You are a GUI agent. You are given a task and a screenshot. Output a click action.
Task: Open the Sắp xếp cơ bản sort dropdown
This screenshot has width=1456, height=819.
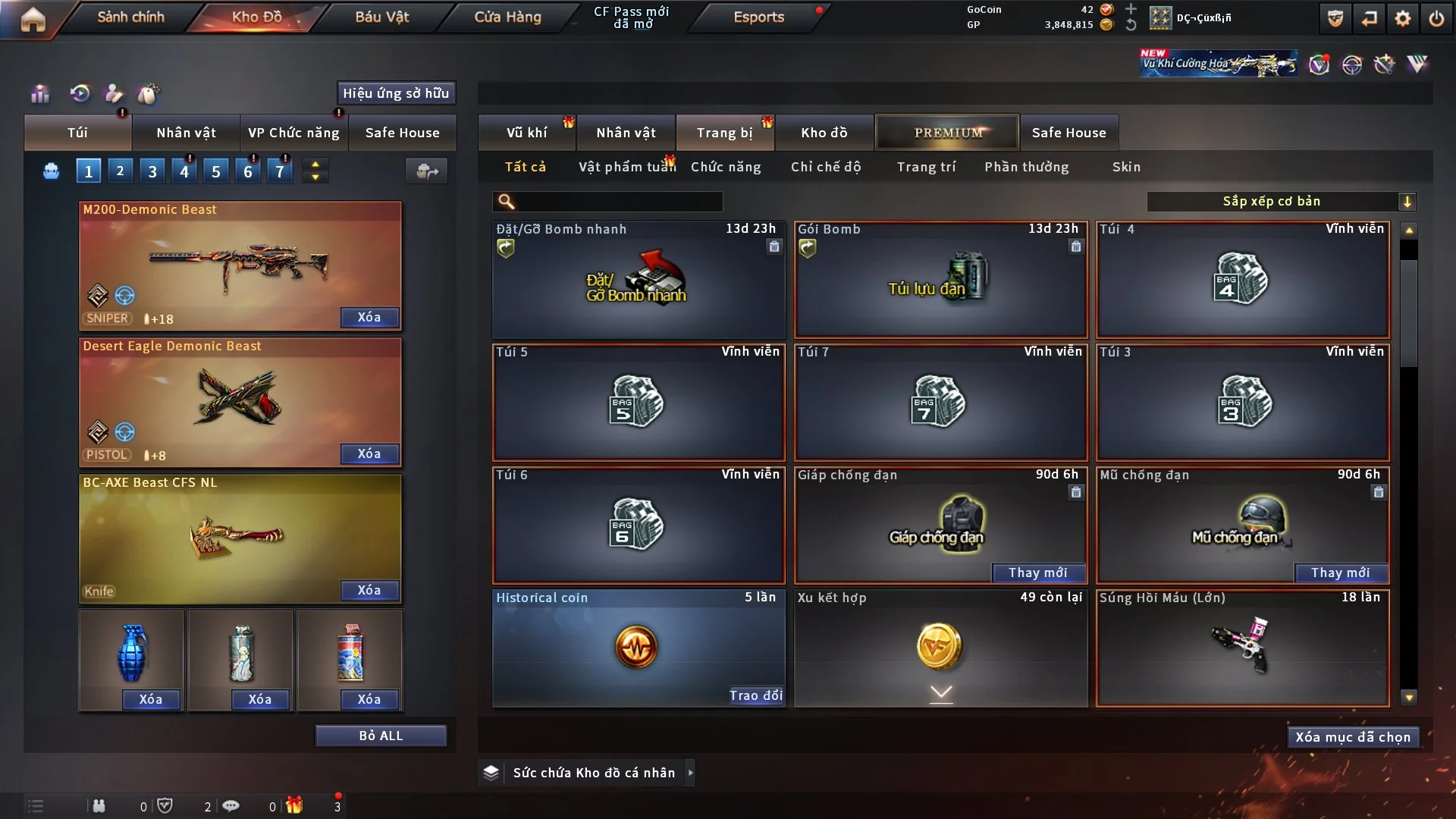[x=1281, y=202]
